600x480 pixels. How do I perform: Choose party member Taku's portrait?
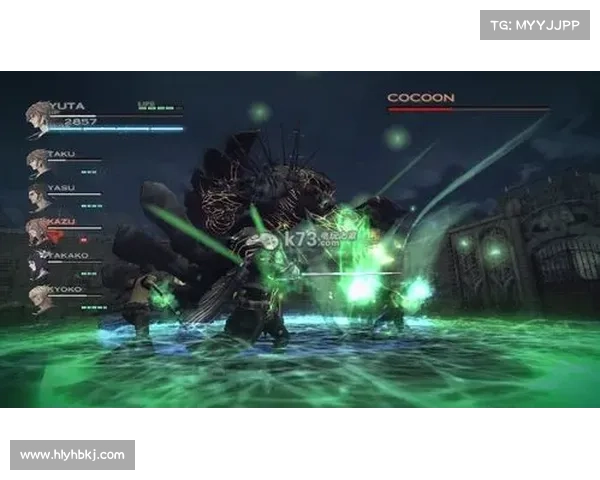pos(38,161)
